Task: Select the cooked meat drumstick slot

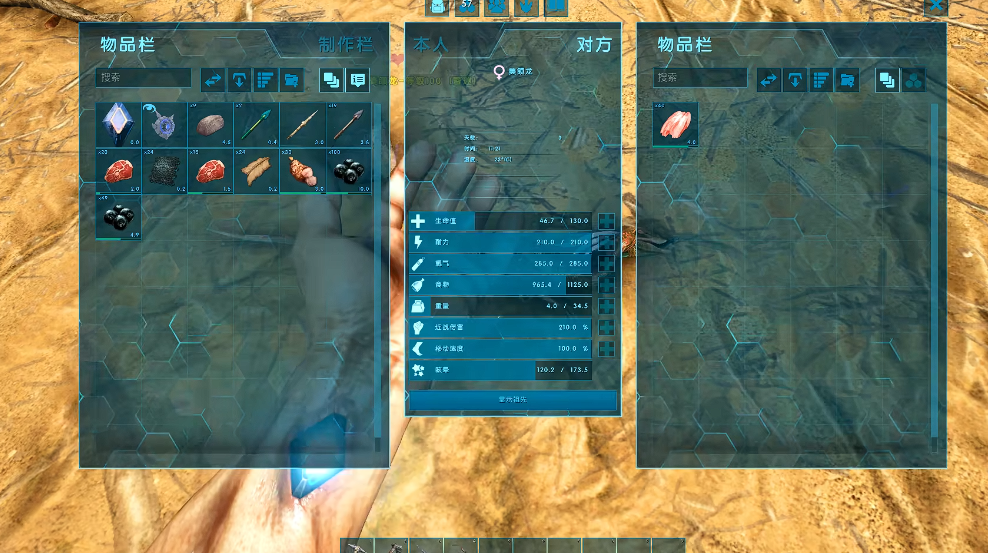Action: coord(302,170)
